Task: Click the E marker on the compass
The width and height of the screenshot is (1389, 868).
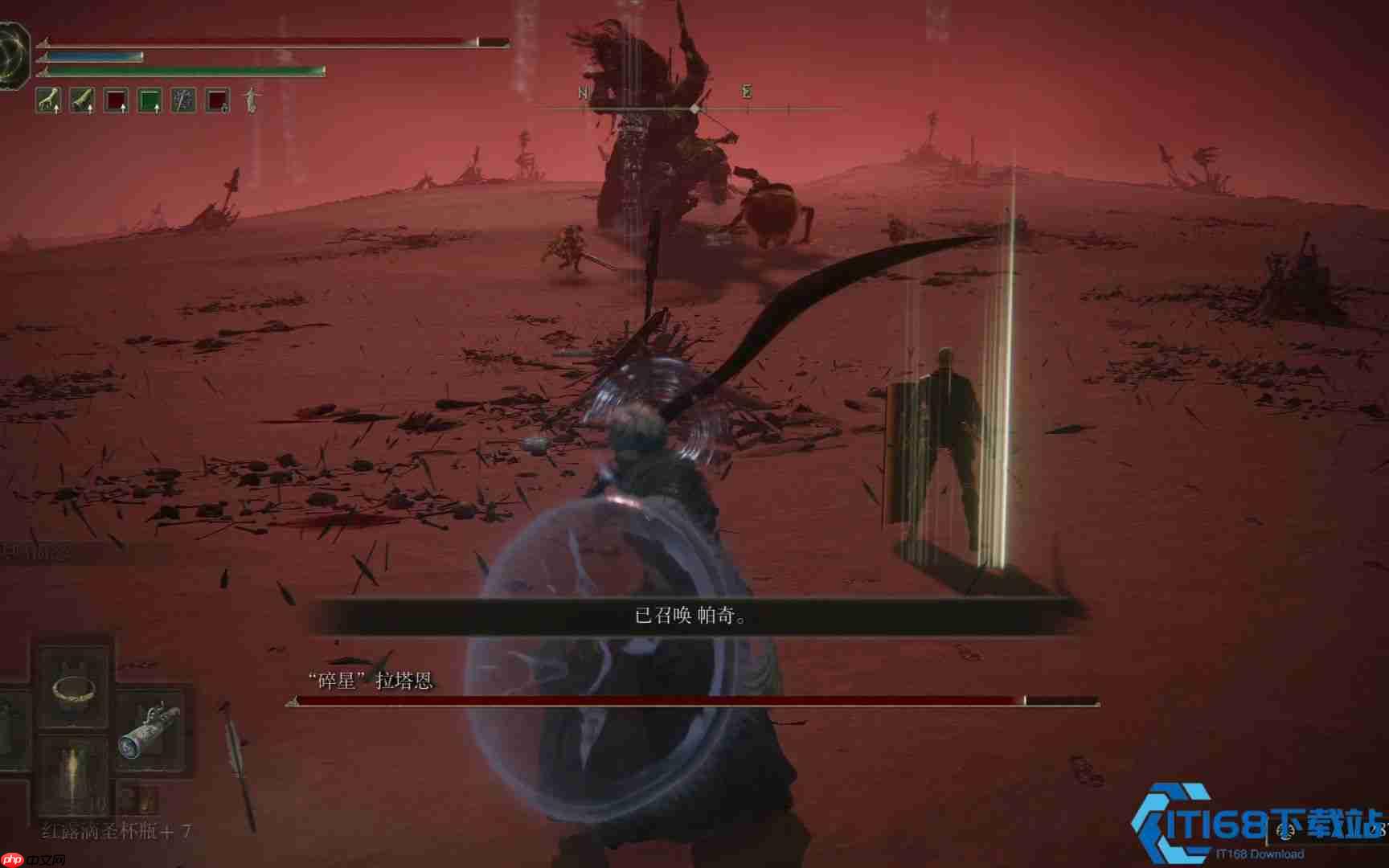Action: [745, 93]
